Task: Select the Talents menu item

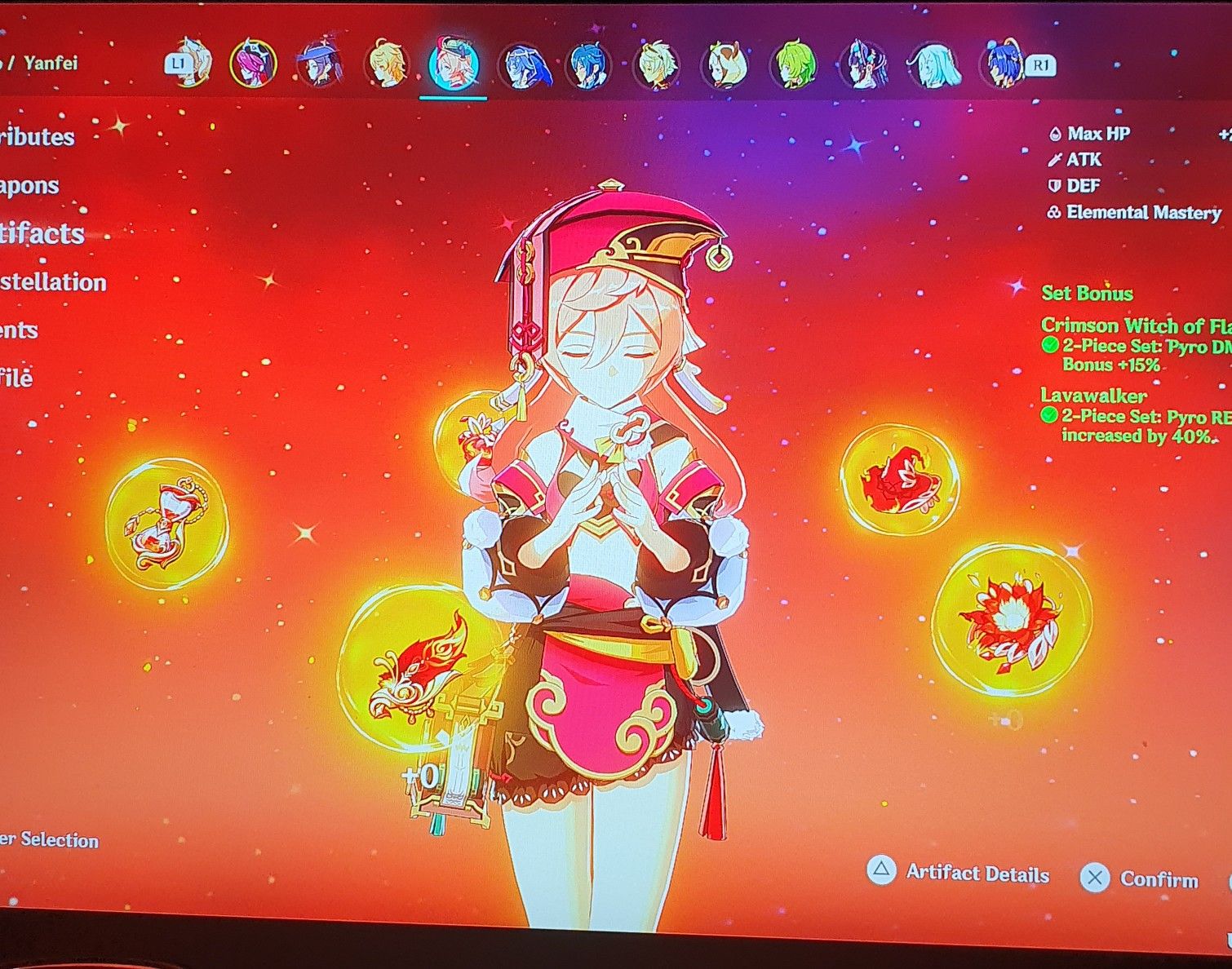Action: pos(20,331)
